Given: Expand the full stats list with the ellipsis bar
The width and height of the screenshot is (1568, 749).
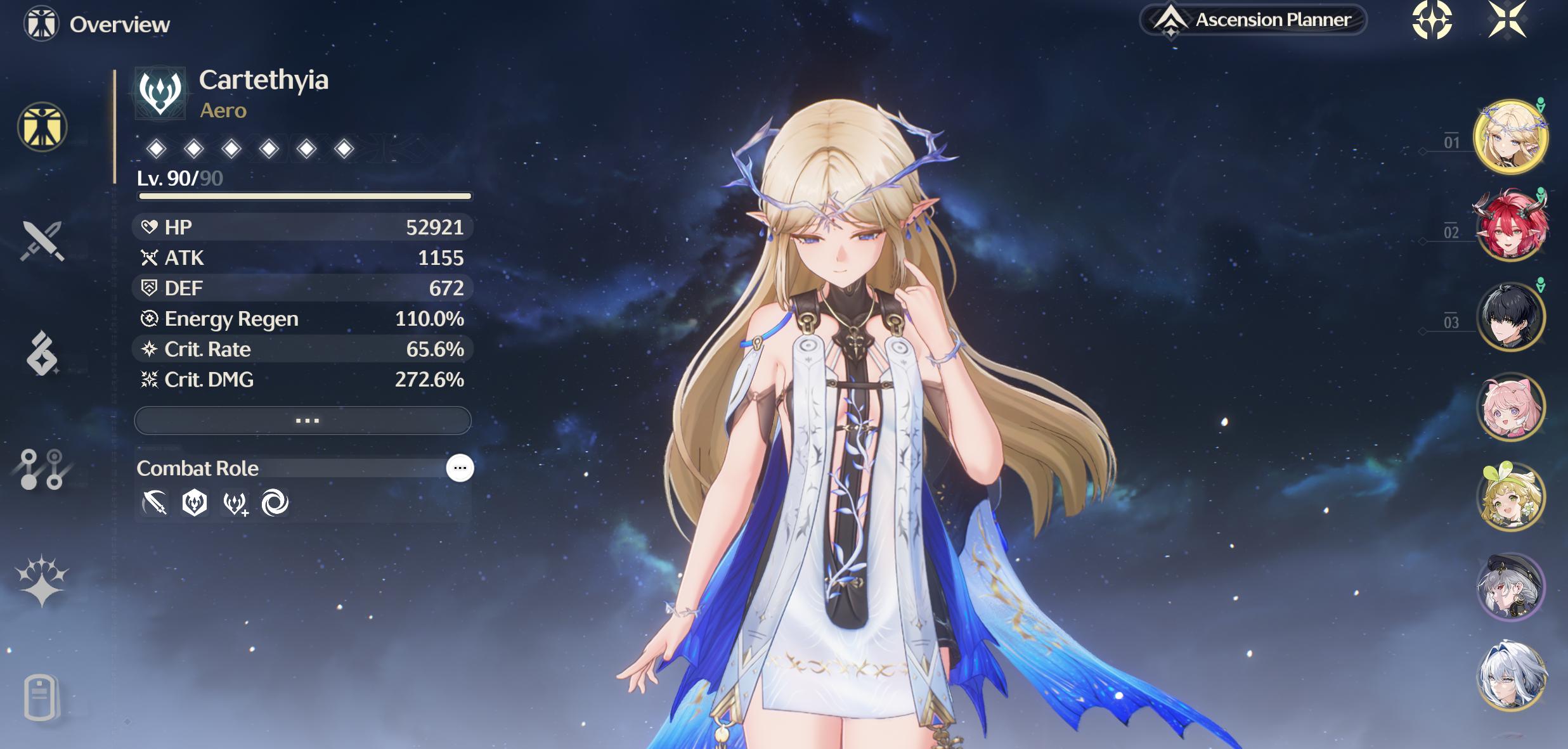Looking at the screenshot, I should point(303,421).
